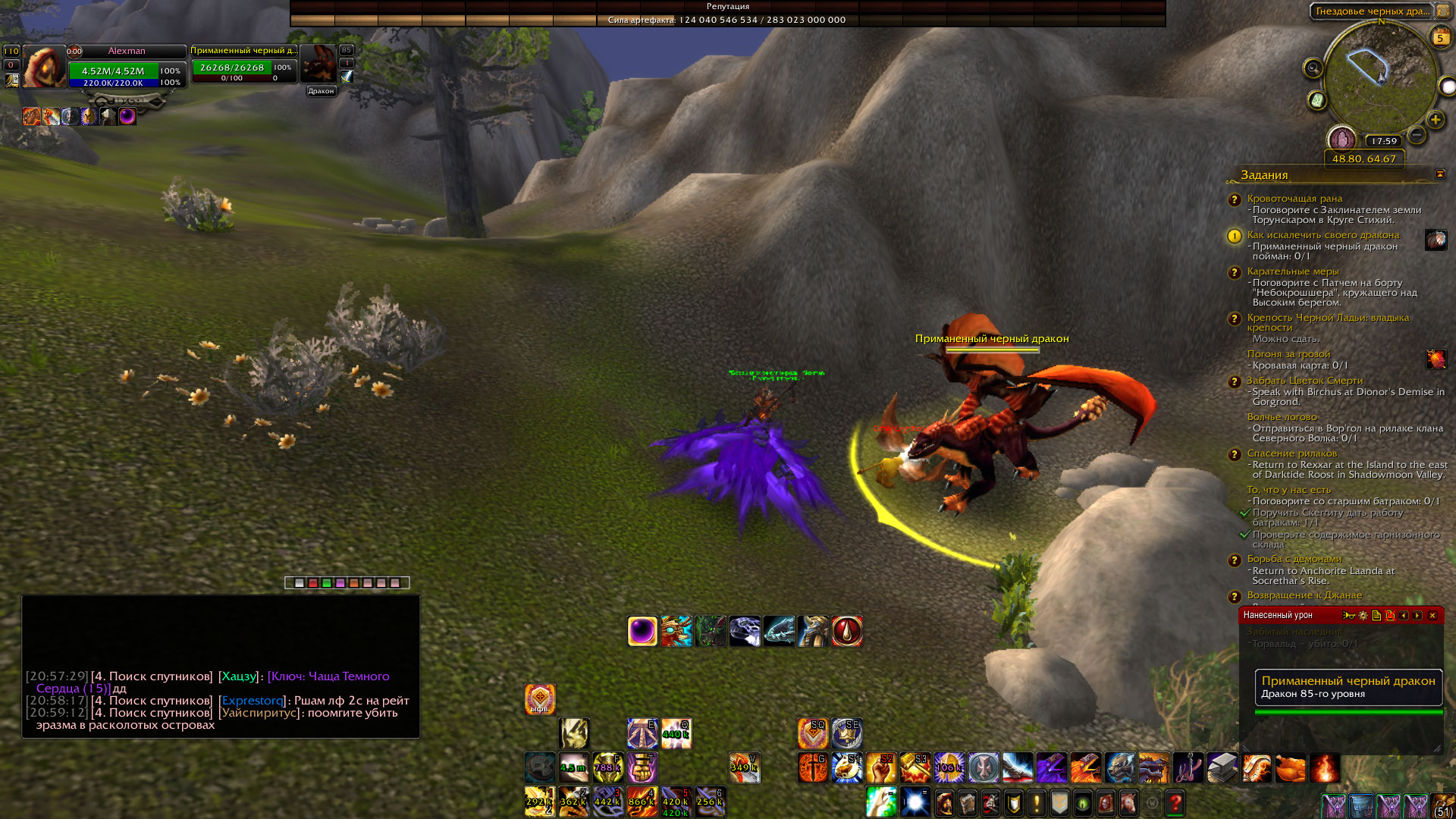1456x819 pixels.
Task: Open damage meter gear settings
Action: pos(1363,616)
